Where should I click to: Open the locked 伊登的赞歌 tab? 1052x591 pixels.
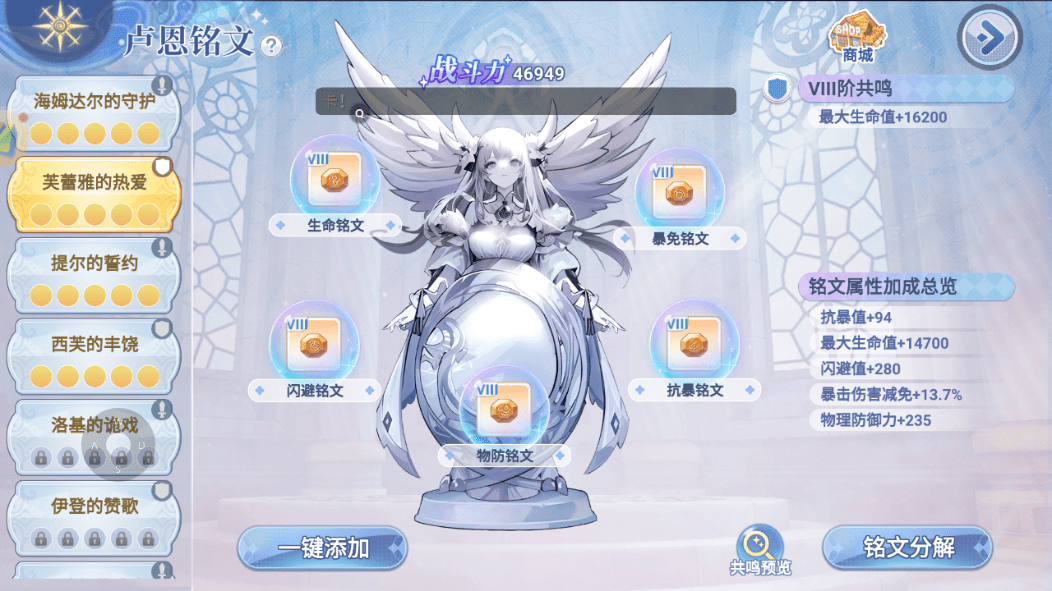pos(94,519)
